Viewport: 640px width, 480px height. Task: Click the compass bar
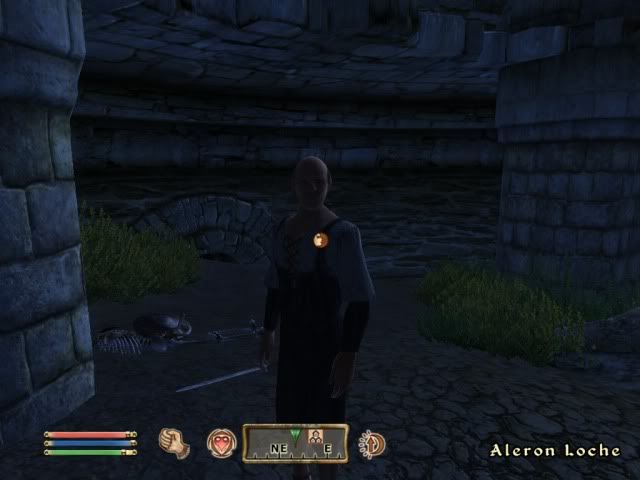[x=295, y=444]
